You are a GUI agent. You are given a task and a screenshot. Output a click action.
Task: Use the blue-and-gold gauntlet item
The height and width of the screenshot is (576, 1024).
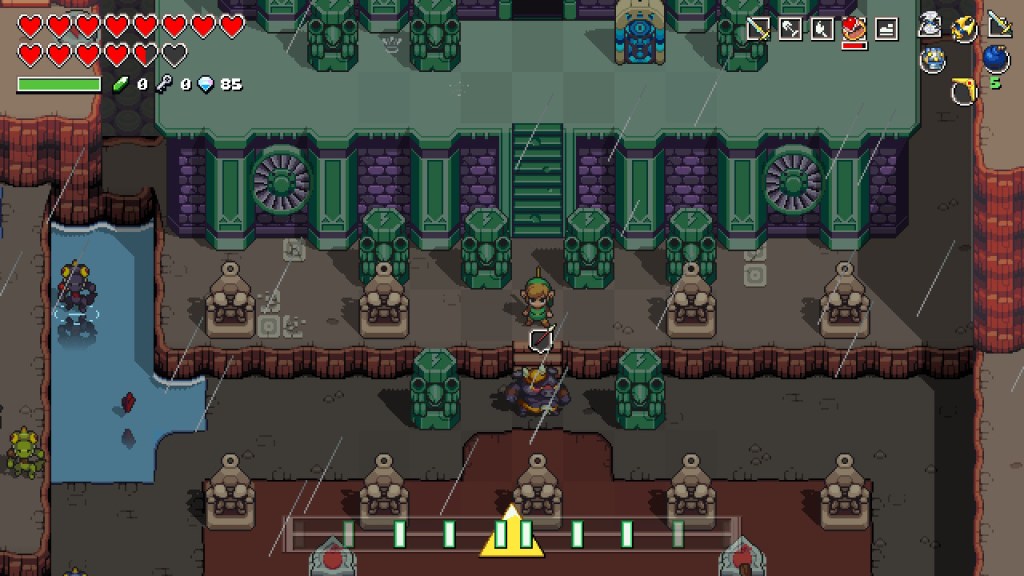pyautogui.click(x=932, y=60)
